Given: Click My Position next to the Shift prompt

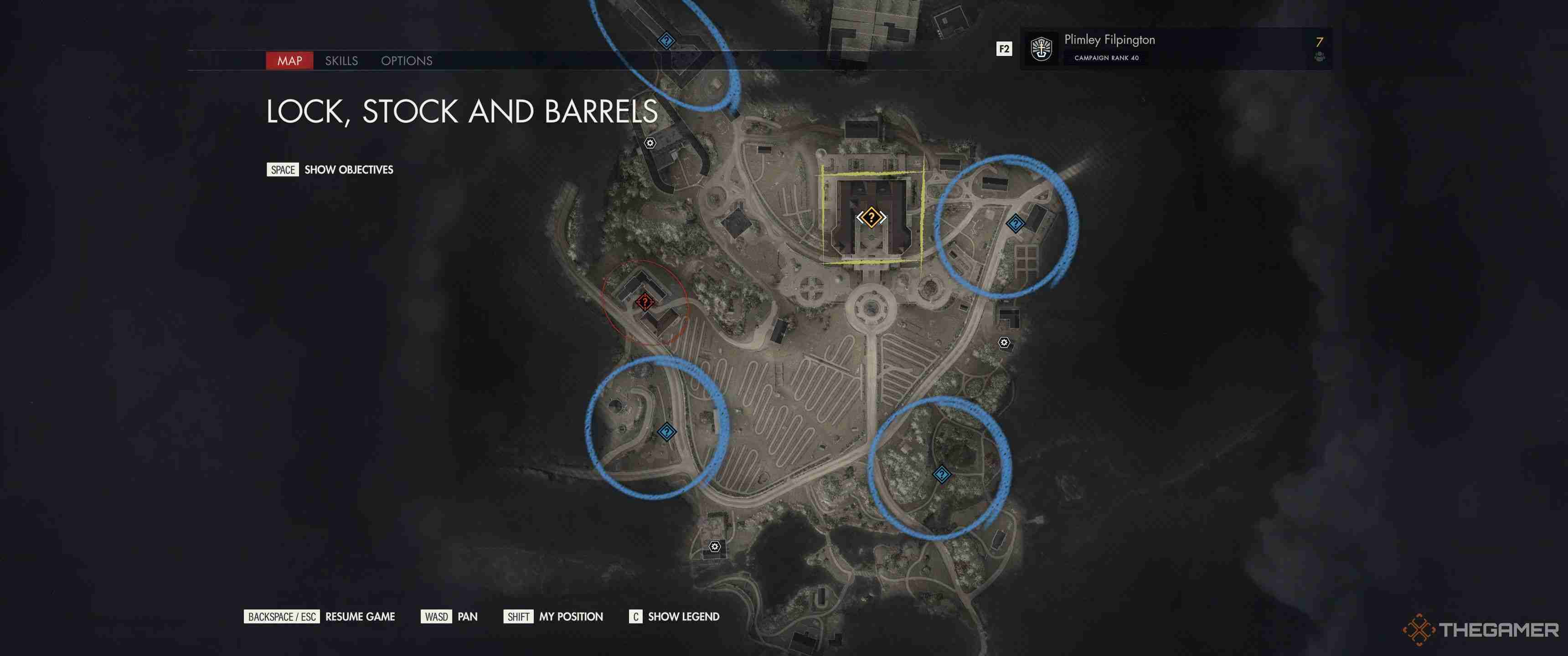Looking at the screenshot, I should (x=570, y=616).
